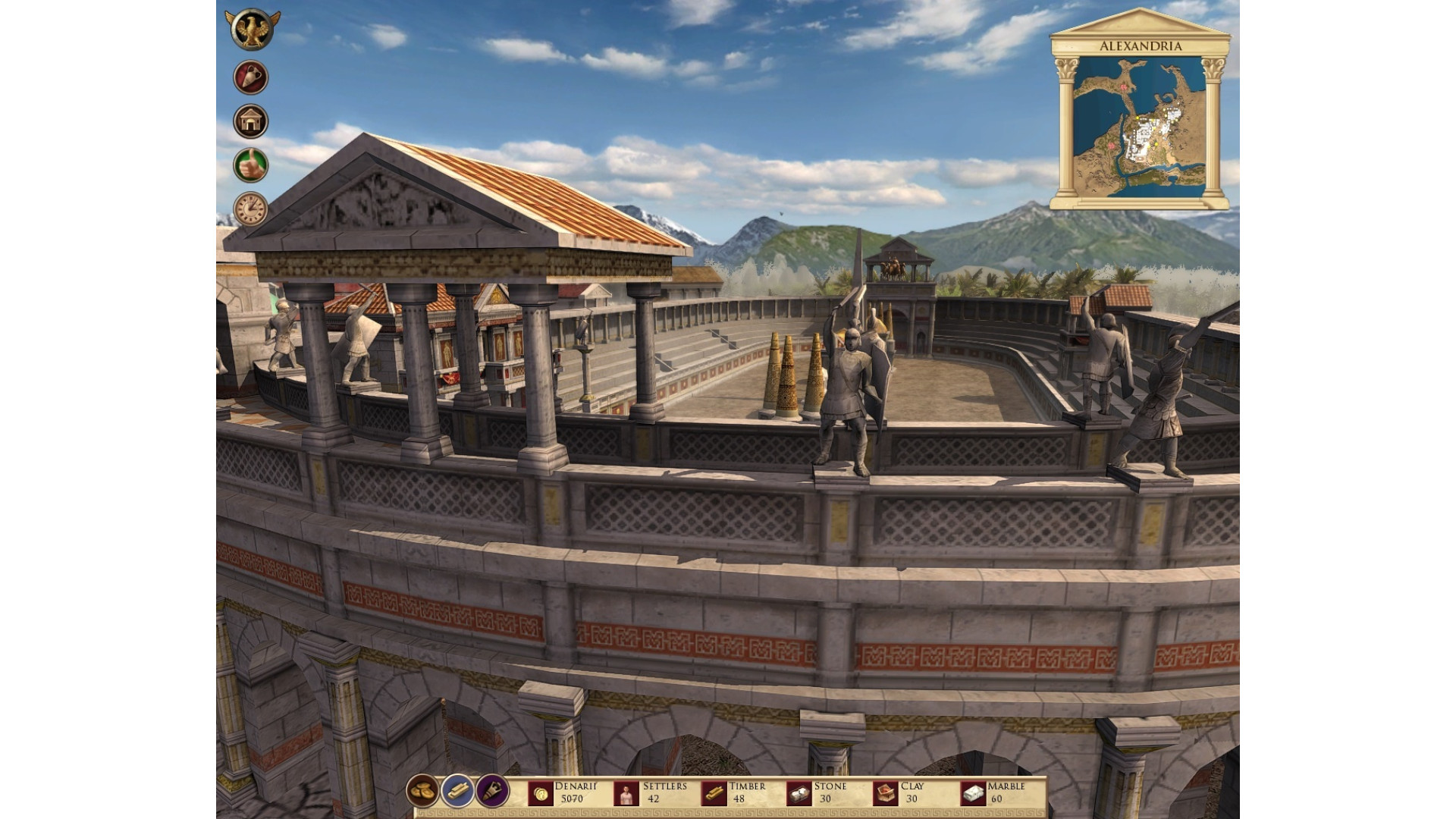
Task: Open the temple building menu icon
Action: pyautogui.click(x=250, y=121)
